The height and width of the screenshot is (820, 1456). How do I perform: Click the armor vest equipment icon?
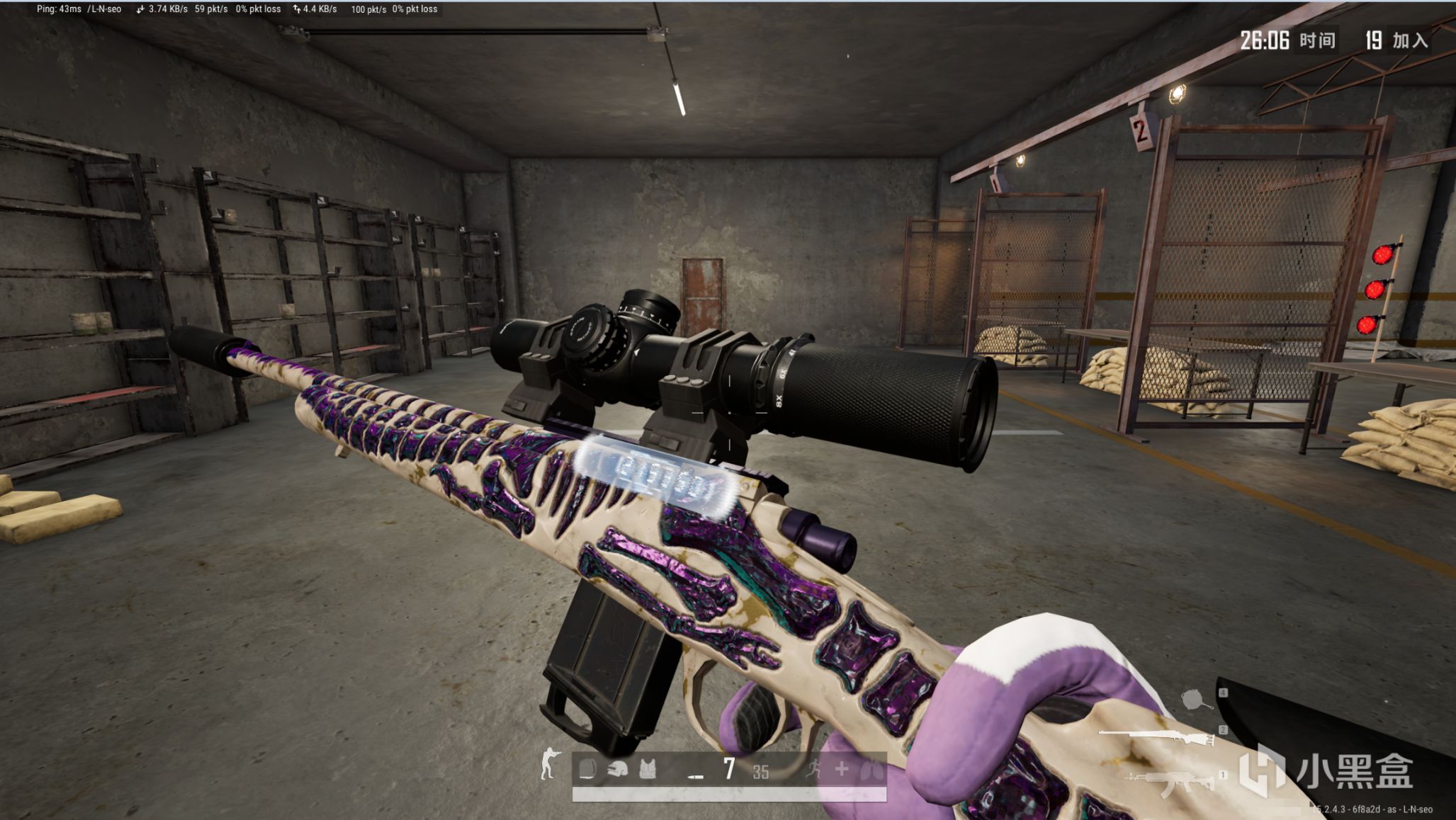[648, 769]
